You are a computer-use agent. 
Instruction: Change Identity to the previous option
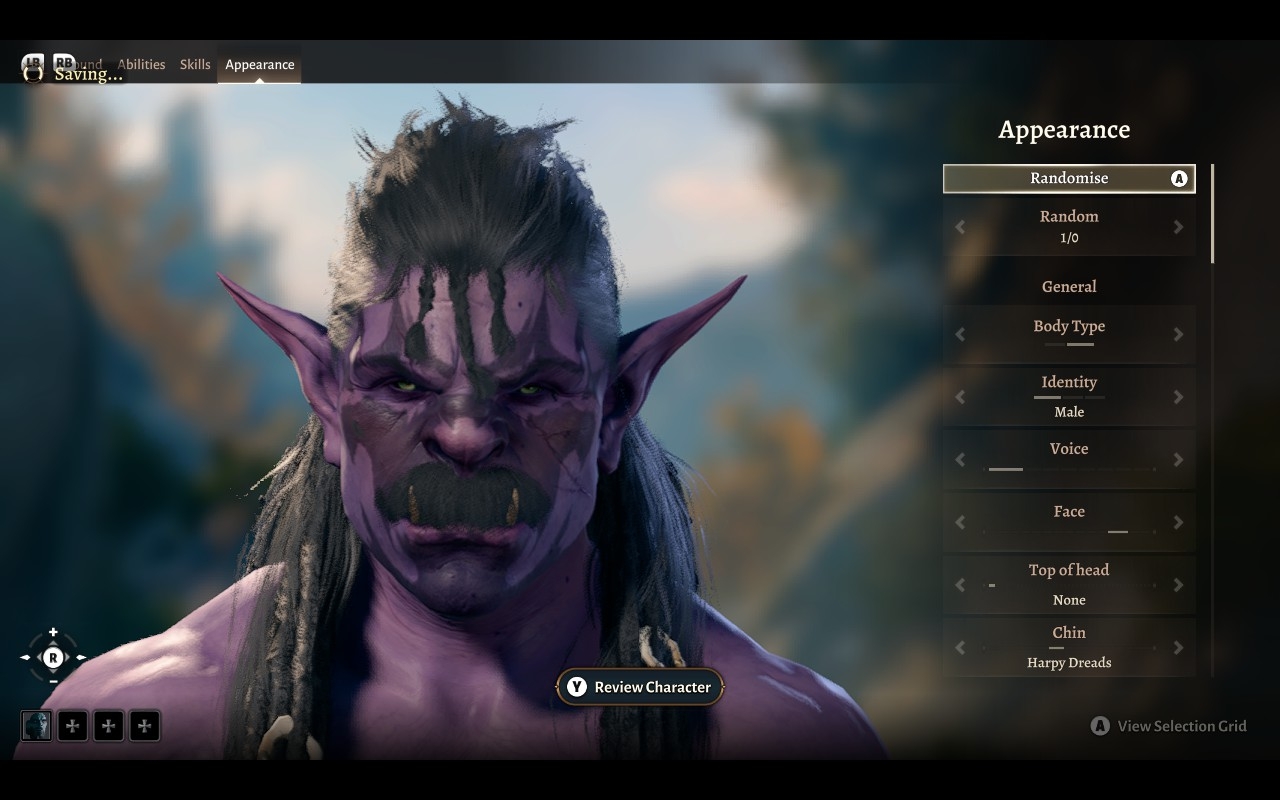coord(960,397)
